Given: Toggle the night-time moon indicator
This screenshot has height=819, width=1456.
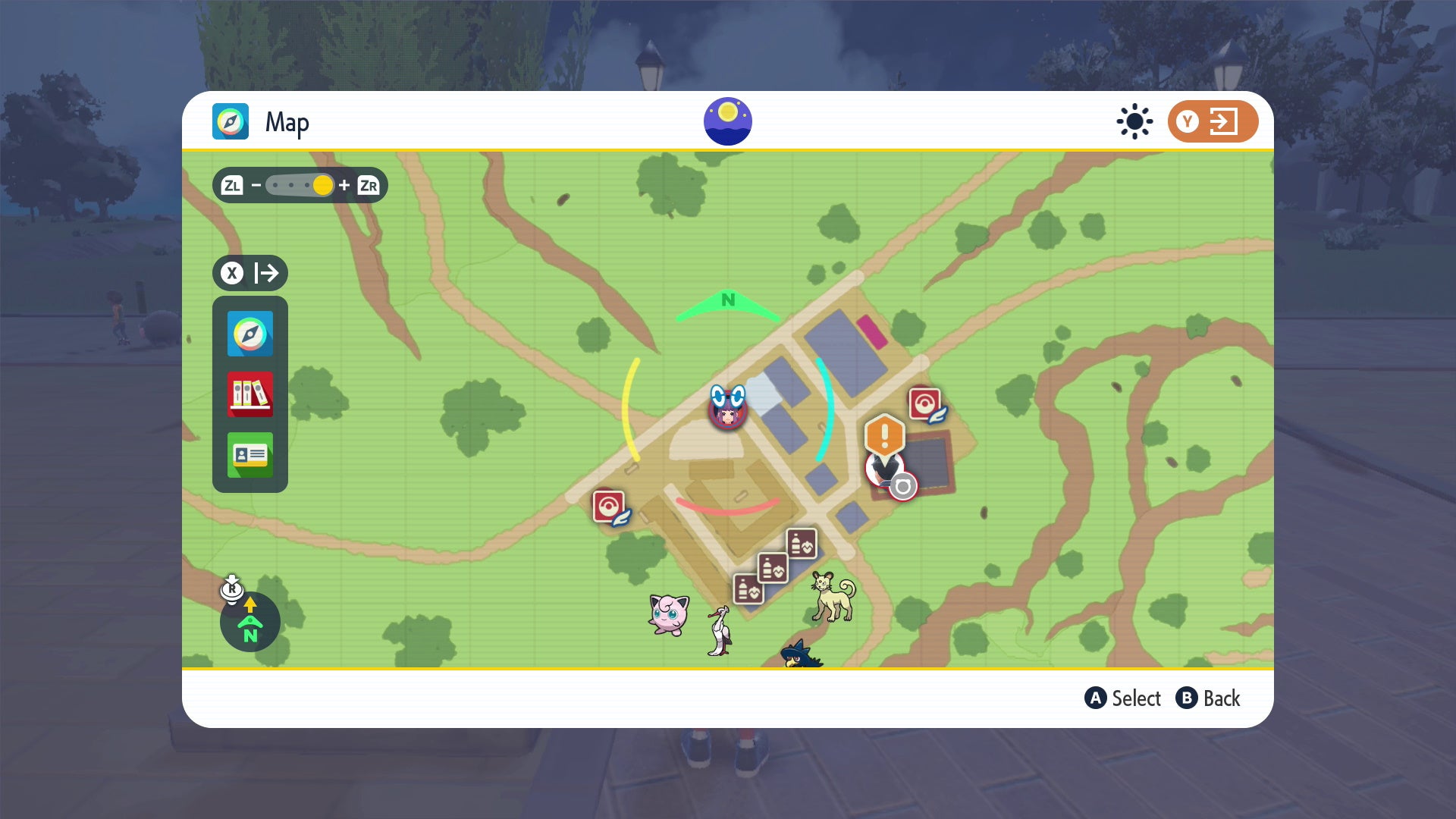Looking at the screenshot, I should tap(727, 120).
